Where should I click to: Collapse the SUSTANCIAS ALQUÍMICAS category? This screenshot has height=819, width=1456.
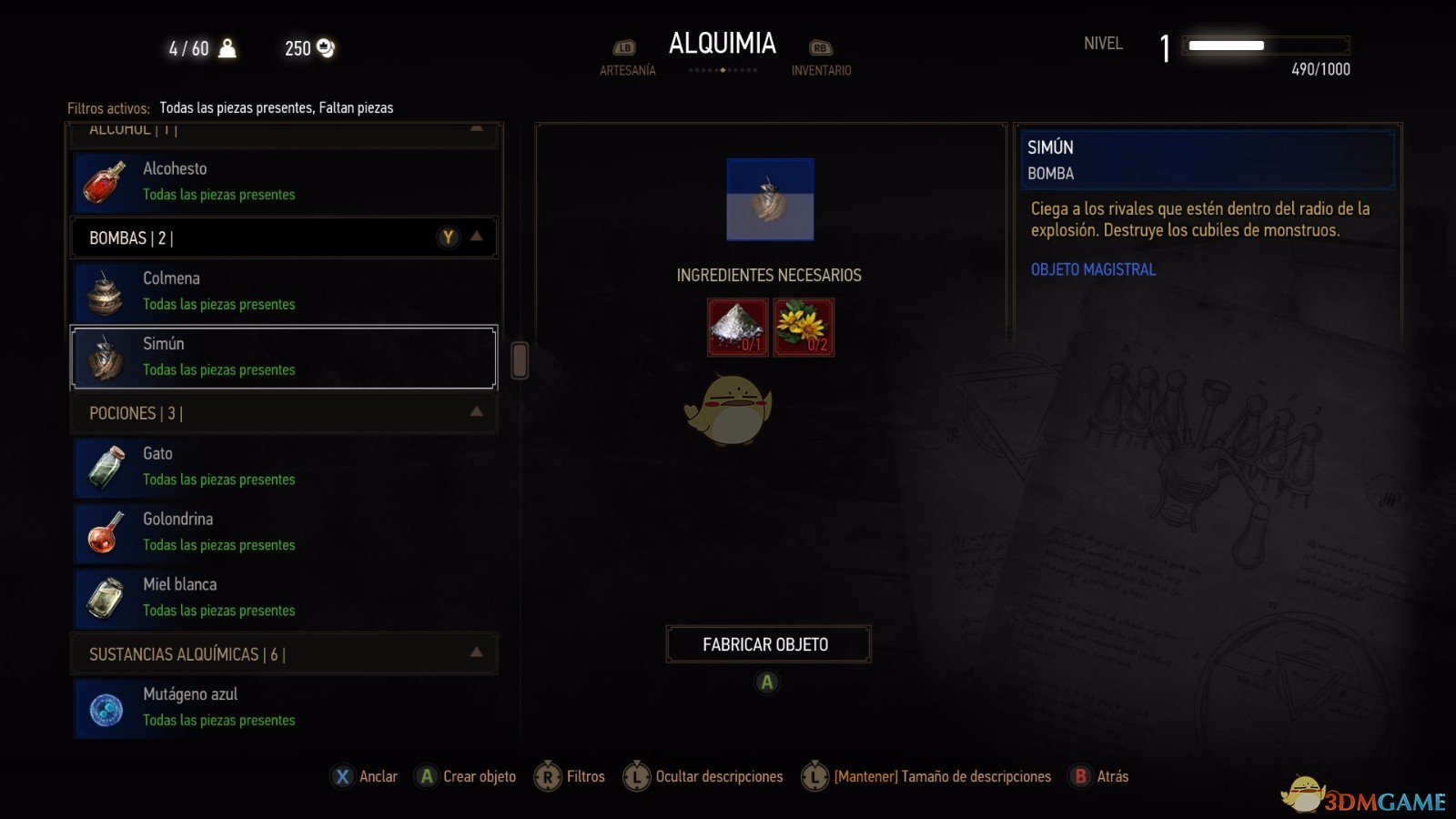(475, 652)
